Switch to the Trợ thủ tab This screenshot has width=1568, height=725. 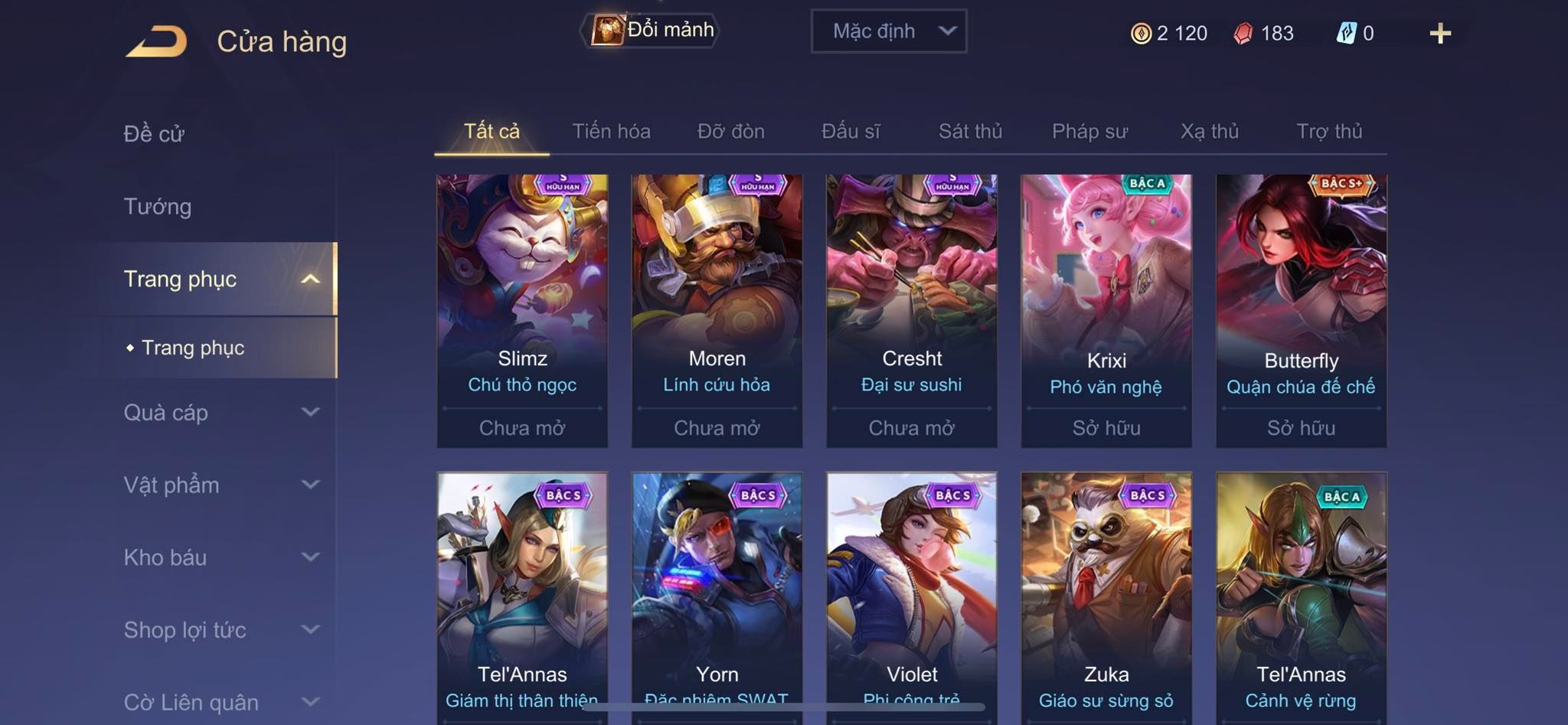[x=1329, y=132]
